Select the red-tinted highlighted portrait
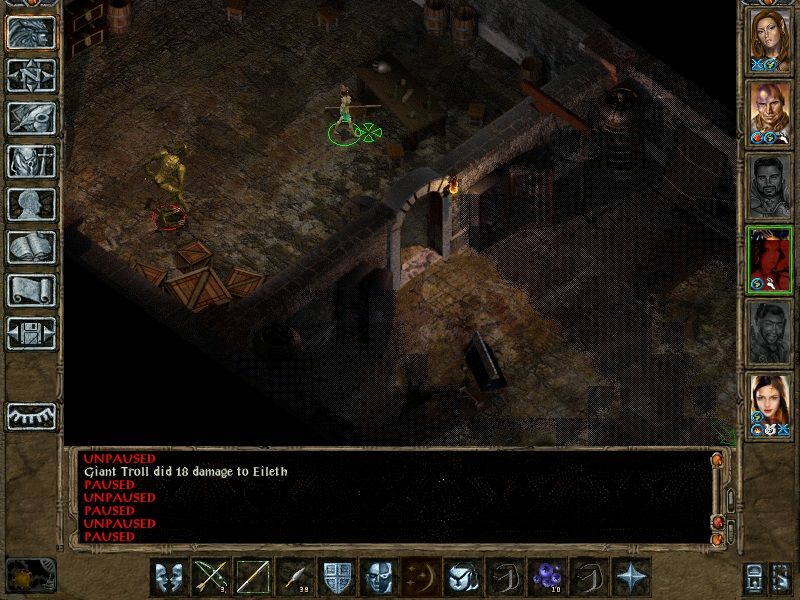800x600 pixels. point(770,258)
